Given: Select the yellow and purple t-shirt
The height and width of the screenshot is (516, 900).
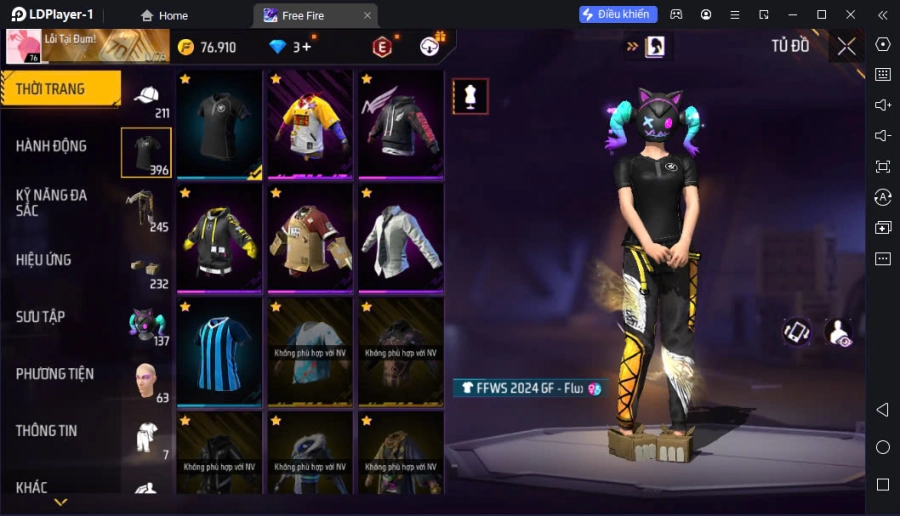Looking at the screenshot, I should [310, 124].
